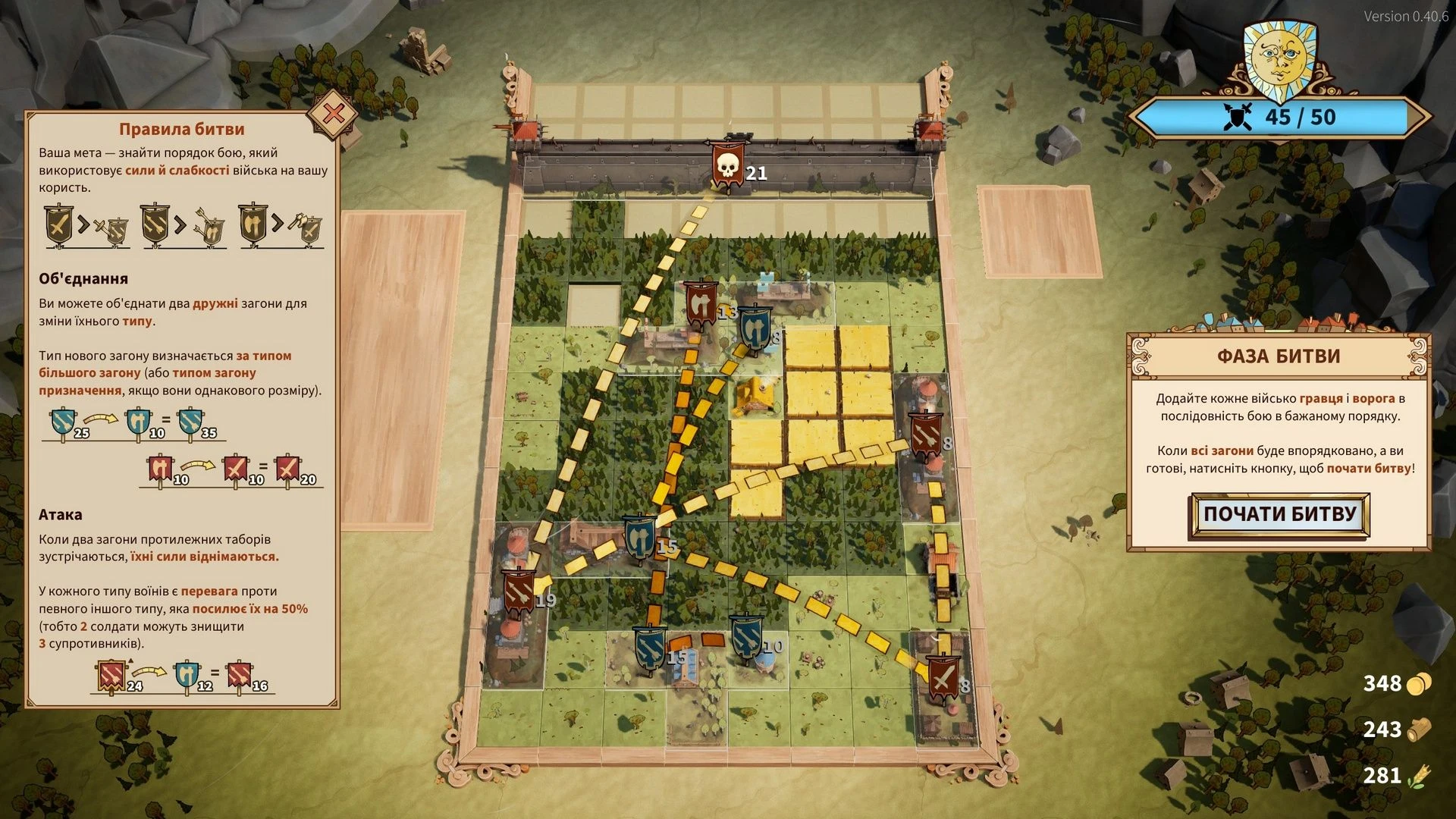This screenshot has height=819, width=1456.
Task: Select the red archer unit with 8
Action: [x=925, y=435]
